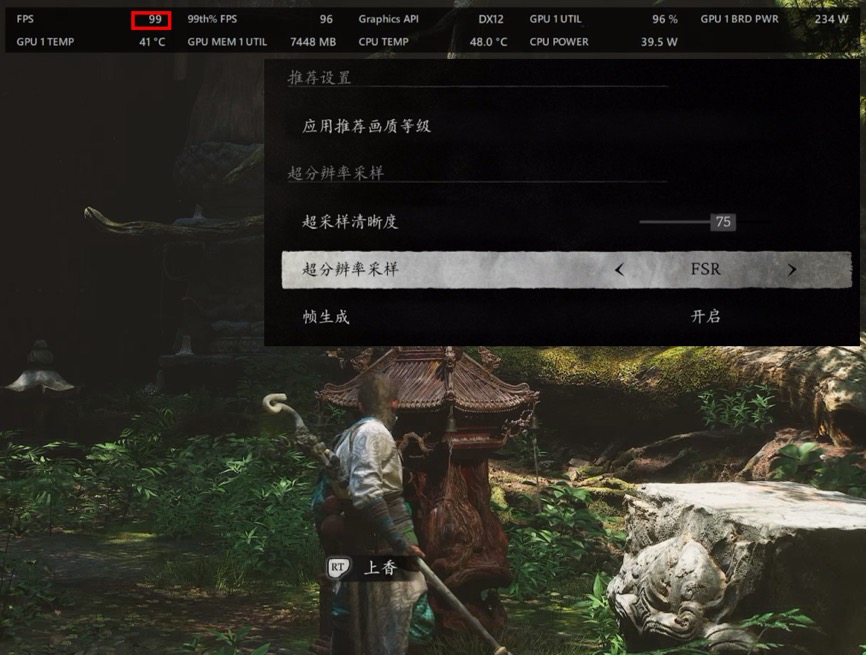Click the right arrow beside FSR

coord(792,270)
